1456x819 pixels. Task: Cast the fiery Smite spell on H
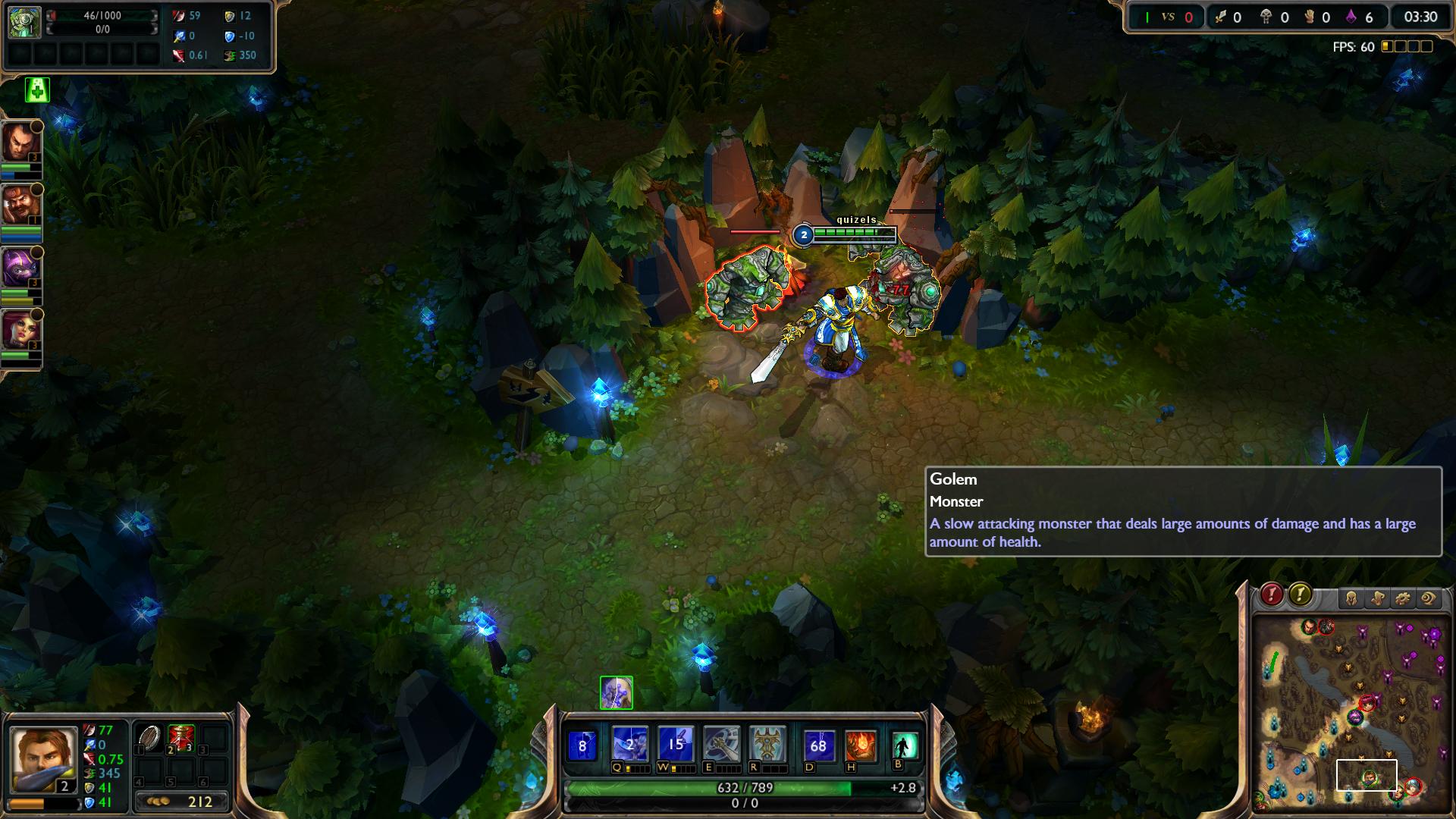[861, 745]
